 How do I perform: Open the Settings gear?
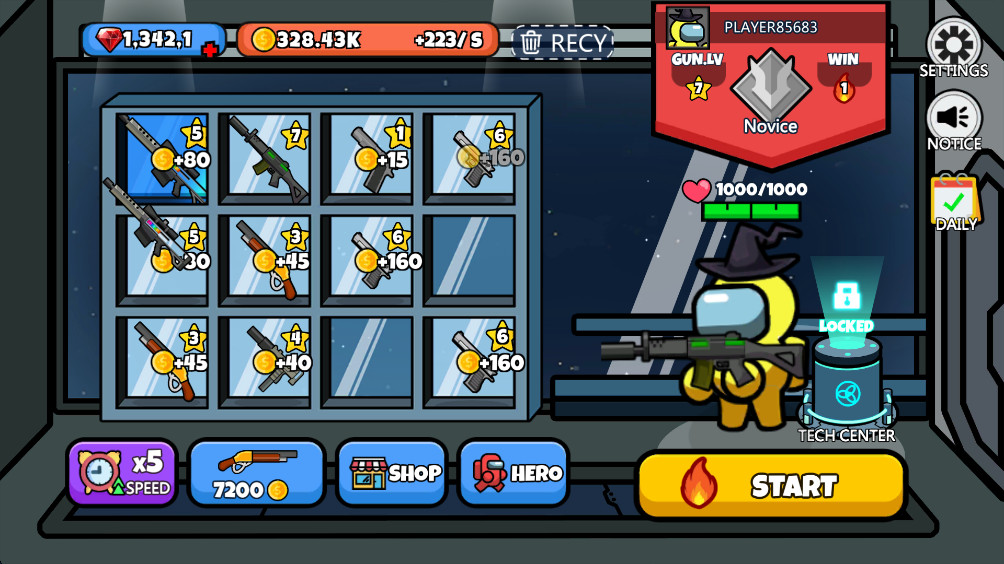[953, 44]
